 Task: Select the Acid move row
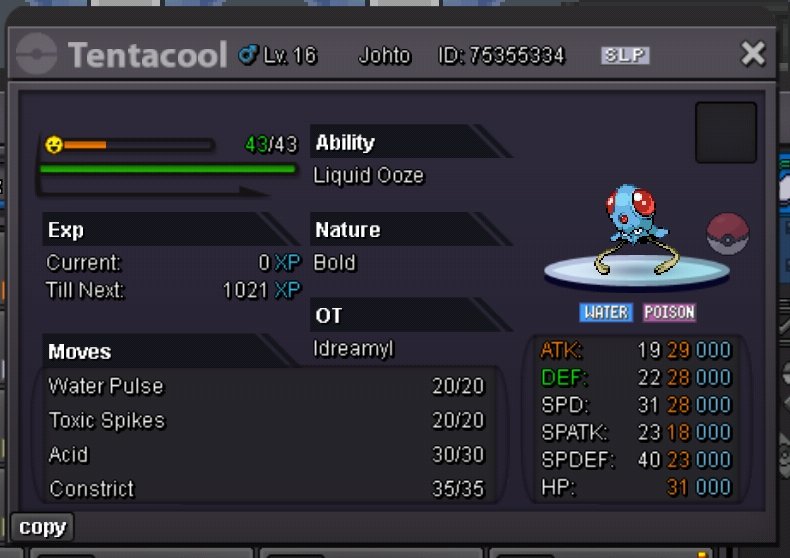point(266,455)
